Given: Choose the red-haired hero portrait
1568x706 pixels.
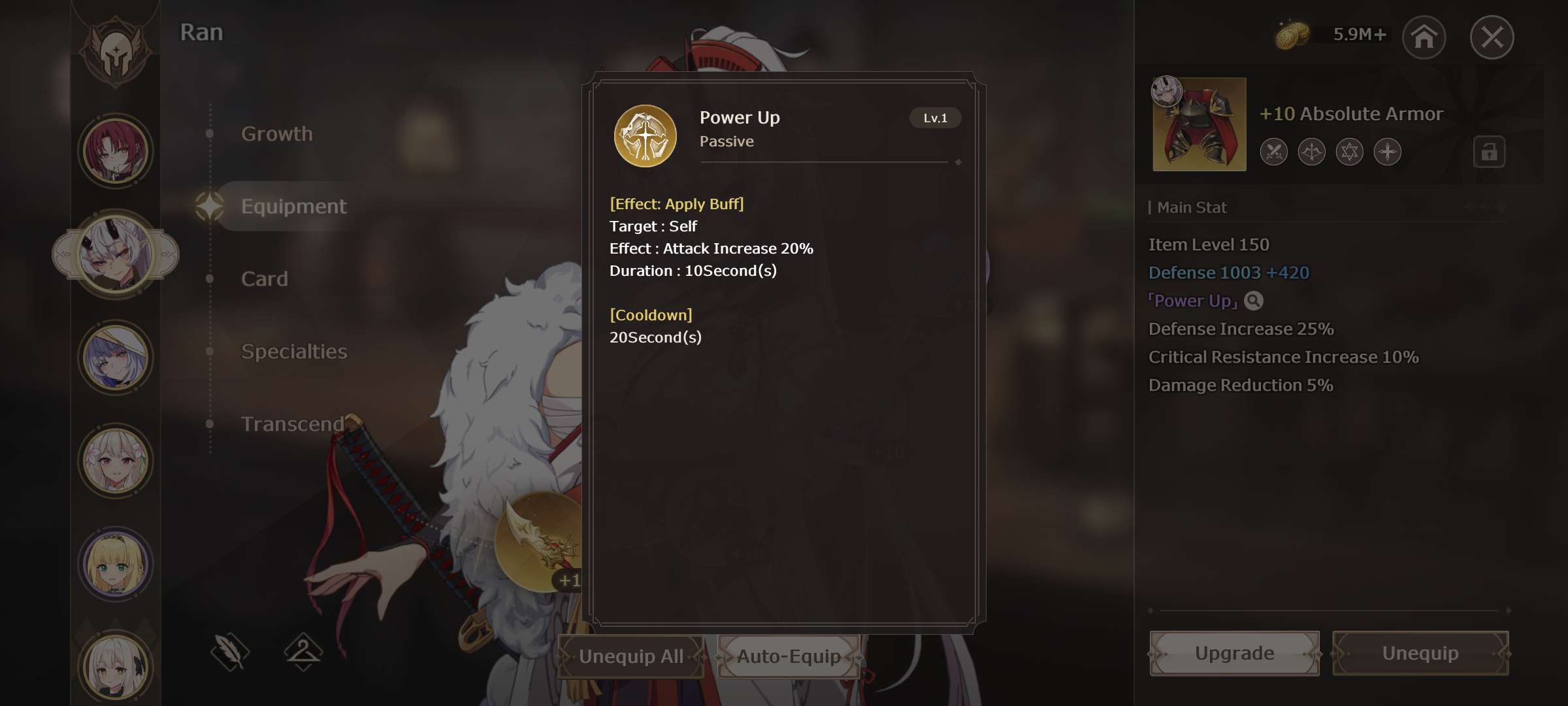Looking at the screenshot, I should (116, 151).
